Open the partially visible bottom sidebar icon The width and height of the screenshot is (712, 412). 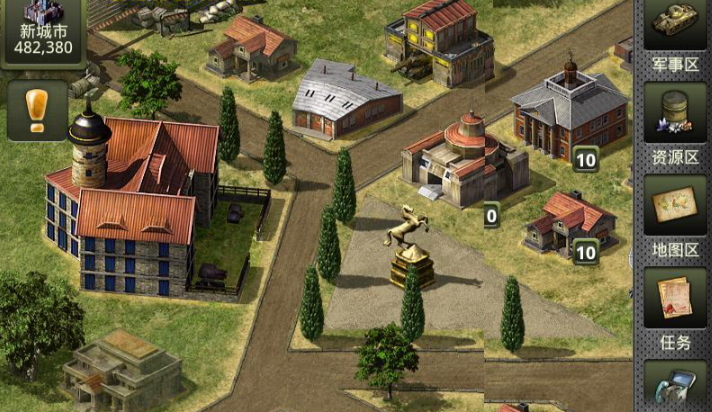674,387
